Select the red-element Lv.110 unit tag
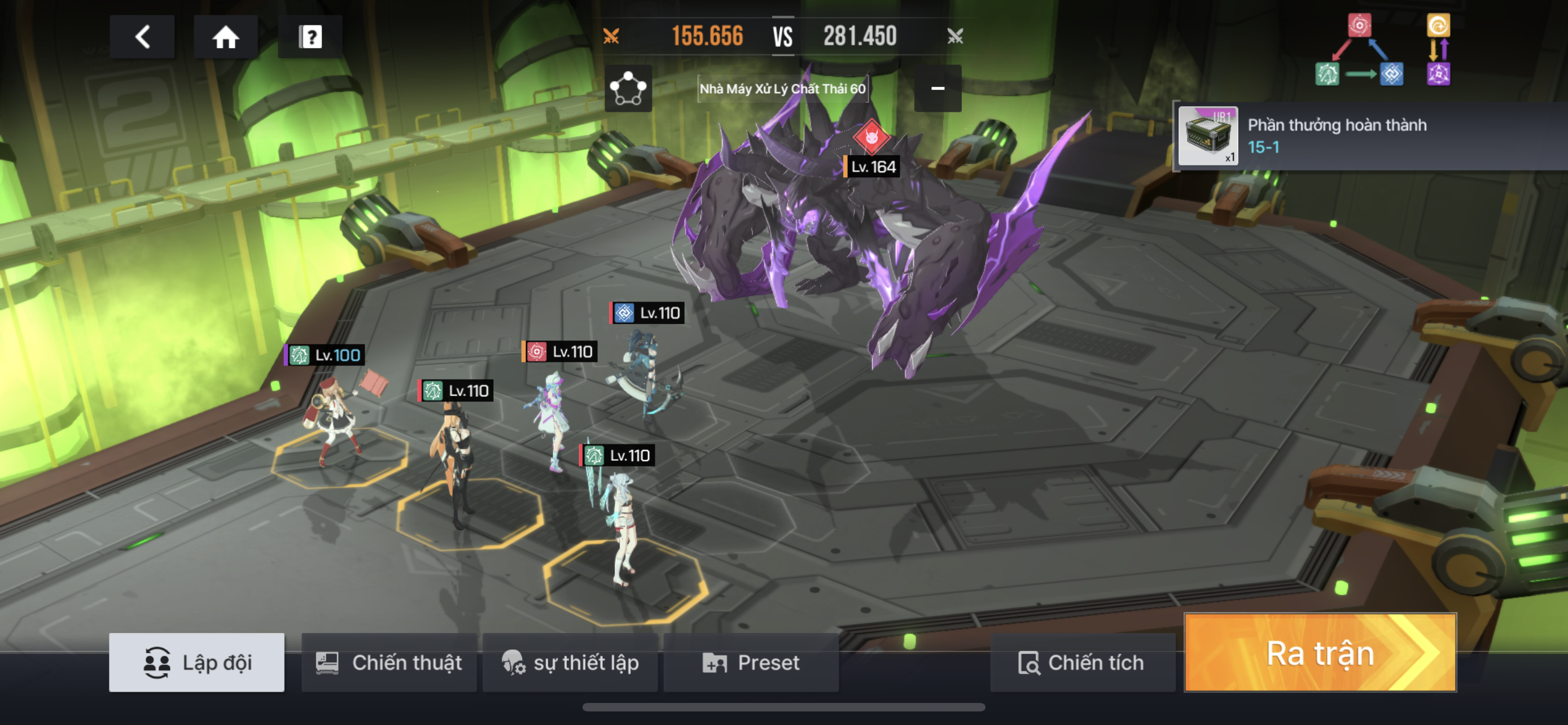 tap(560, 352)
